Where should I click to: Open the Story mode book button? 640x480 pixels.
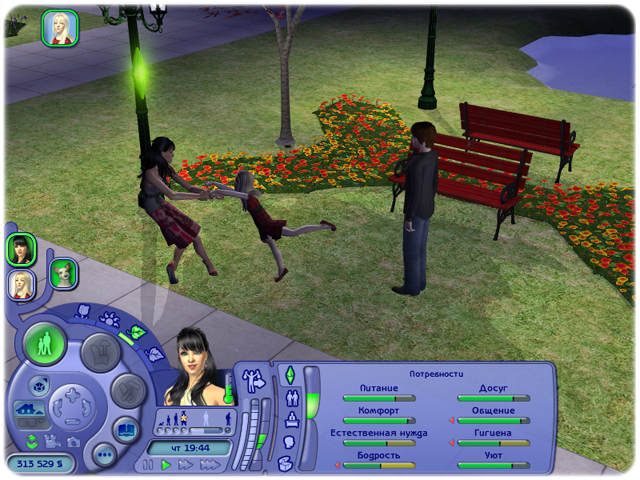point(126,431)
